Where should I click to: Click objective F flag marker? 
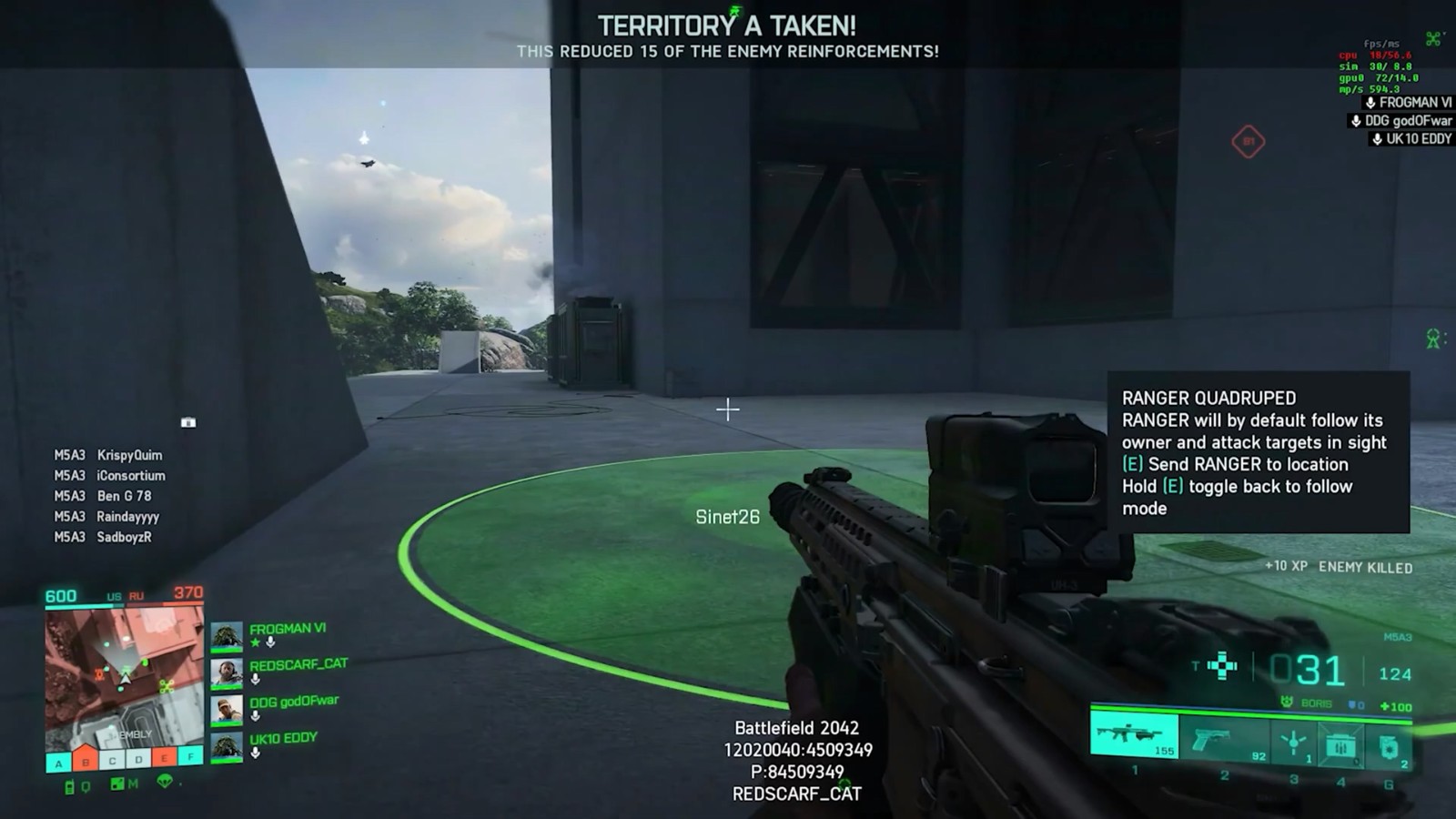click(191, 755)
